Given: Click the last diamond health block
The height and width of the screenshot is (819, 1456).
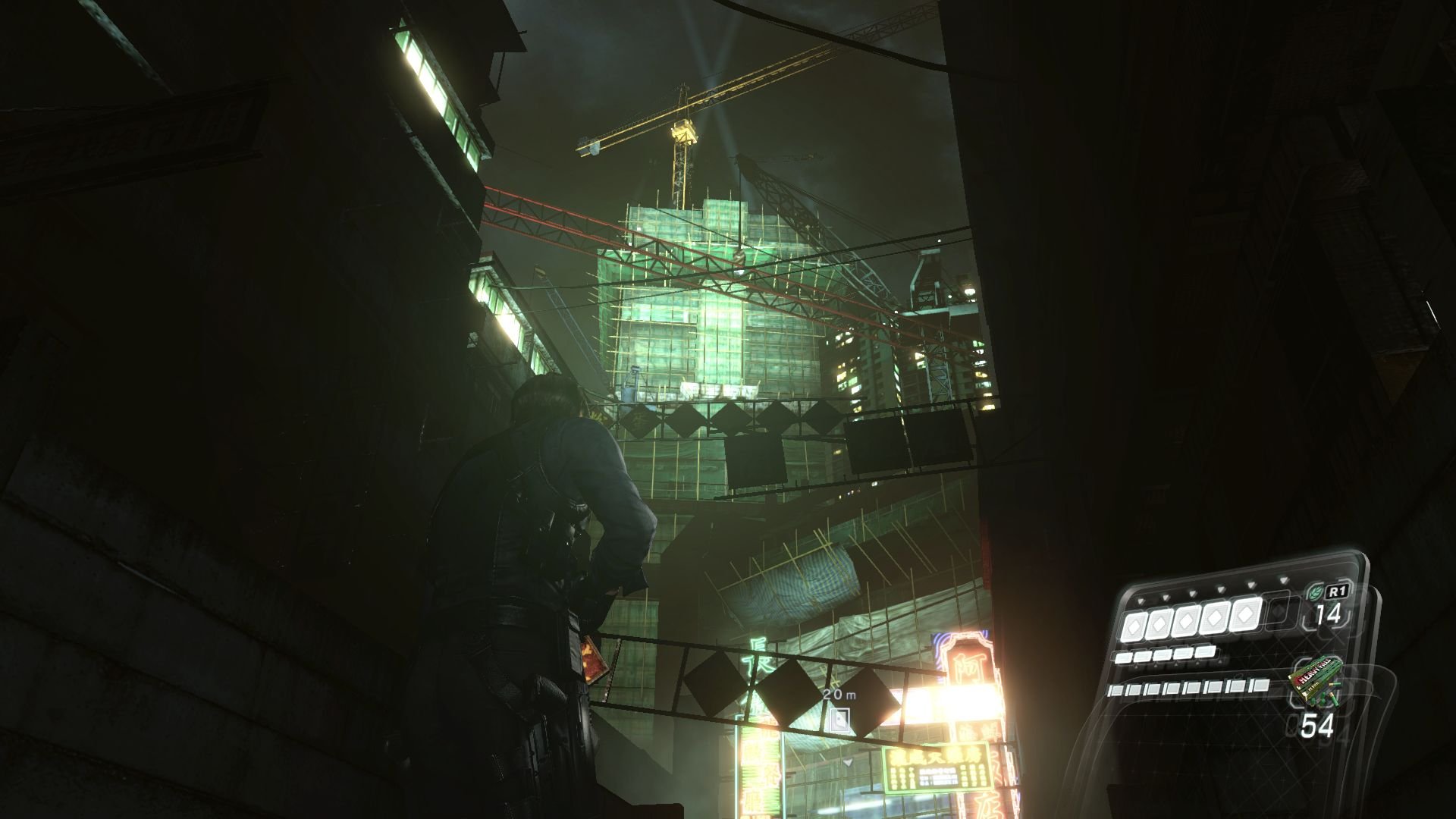Looking at the screenshot, I should (x=1244, y=614).
